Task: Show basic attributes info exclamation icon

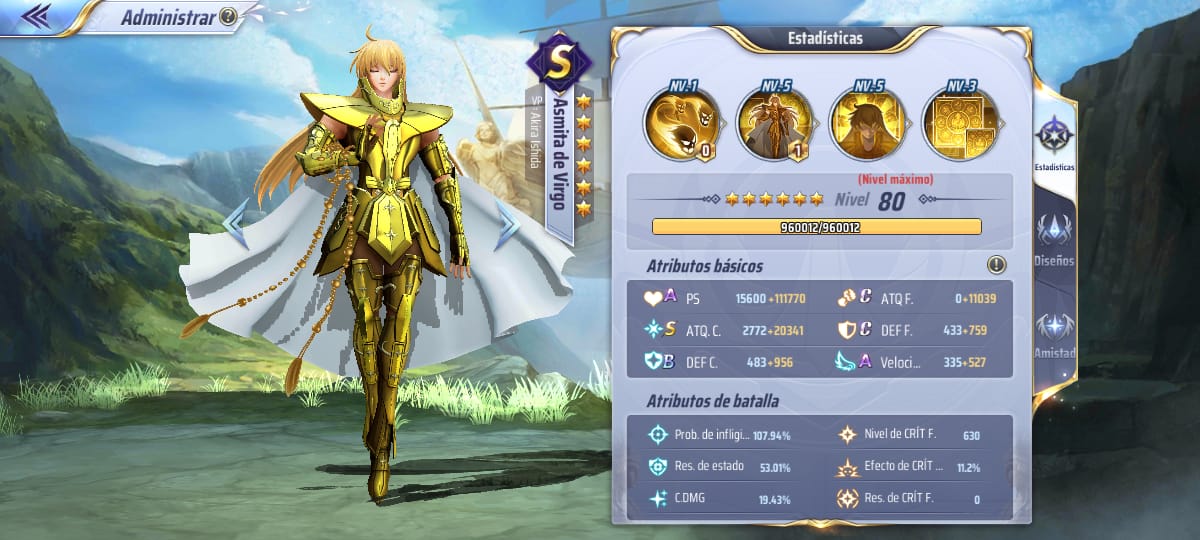Action: pos(996,265)
